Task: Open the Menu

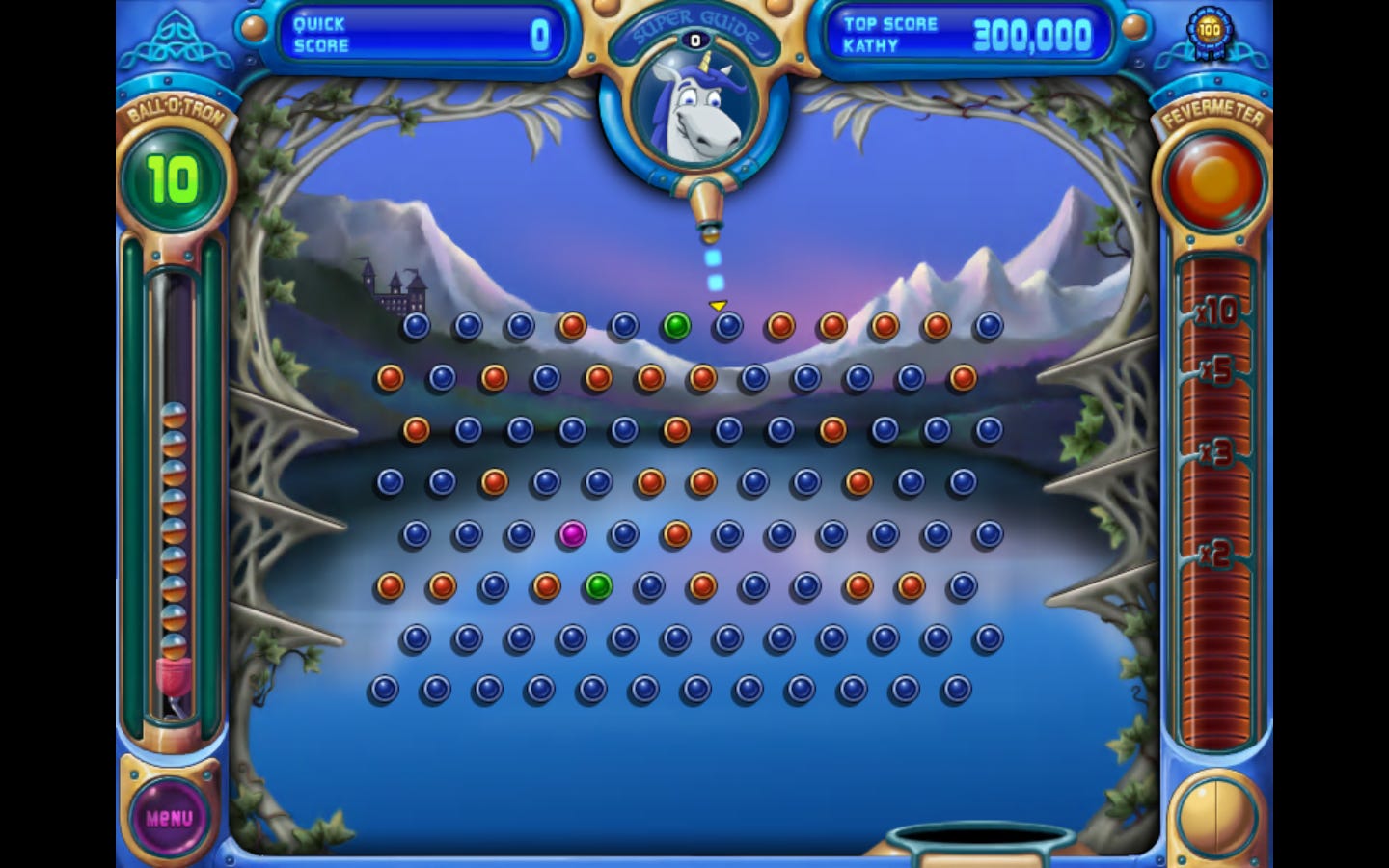Action: (x=169, y=815)
